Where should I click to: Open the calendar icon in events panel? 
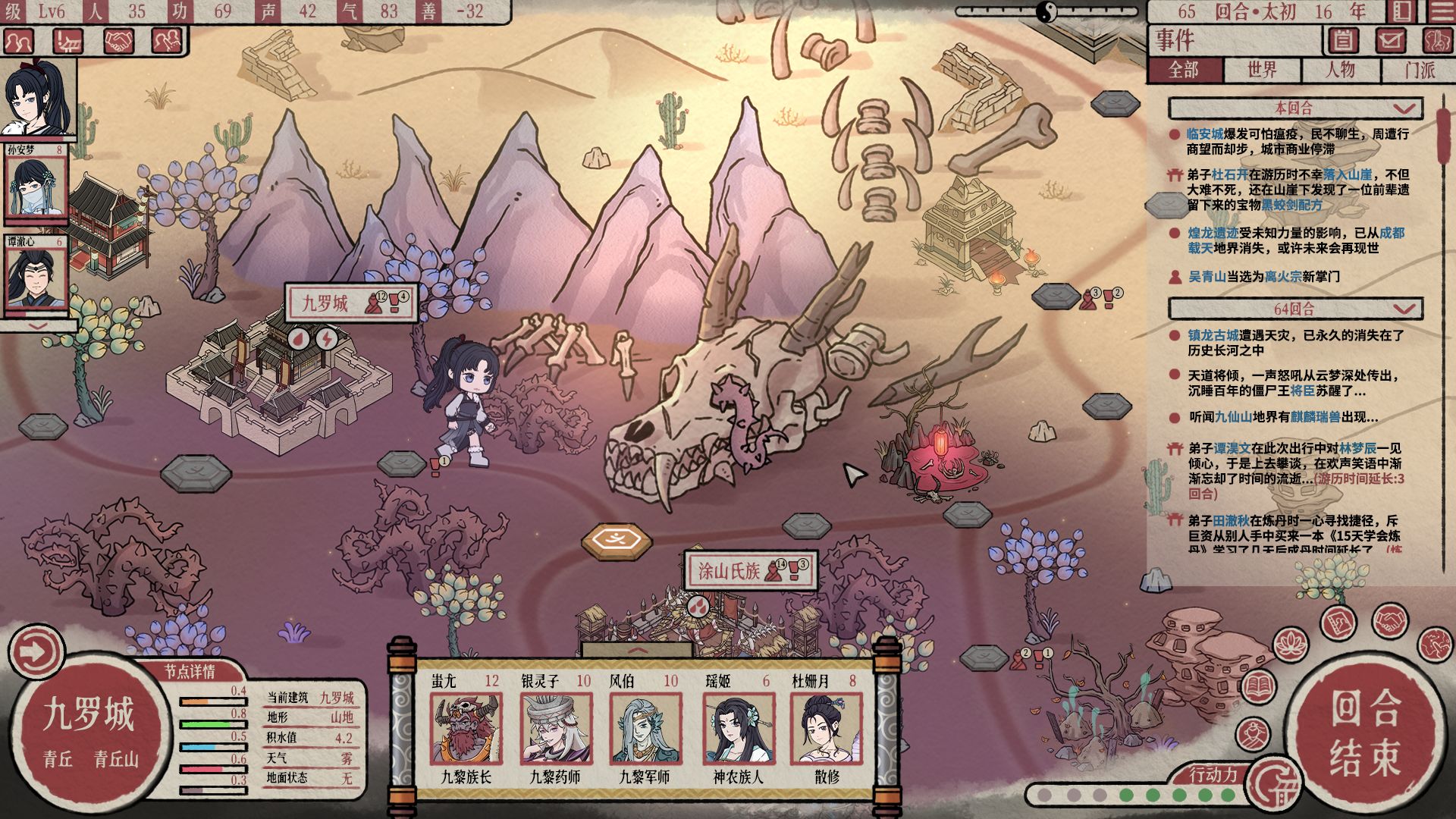click(x=1342, y=39)
